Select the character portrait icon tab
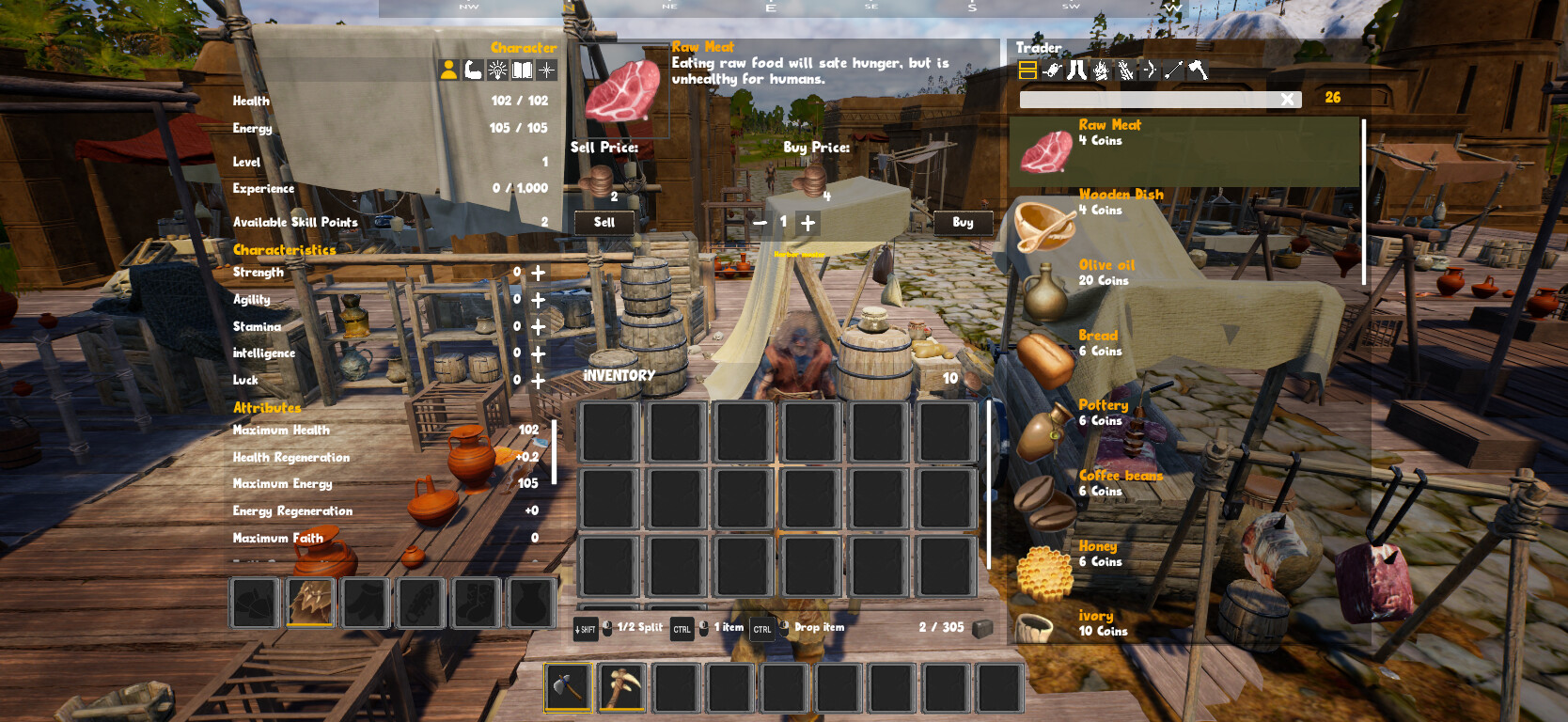Viewport: 1568px width, 722px height. [449, 70]
